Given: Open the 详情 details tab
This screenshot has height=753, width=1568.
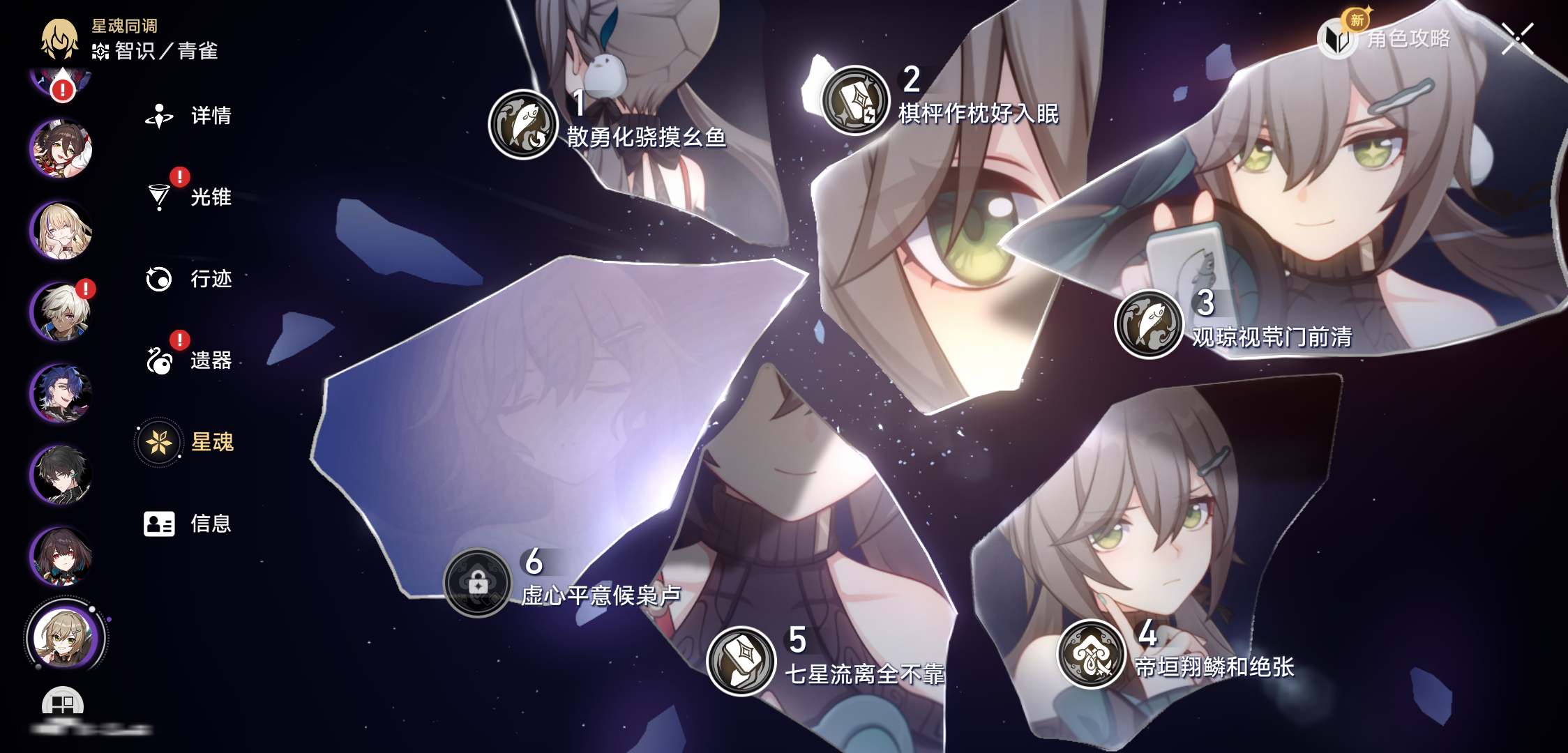Looking at the screenshot, I should click(x=189, y=116).
